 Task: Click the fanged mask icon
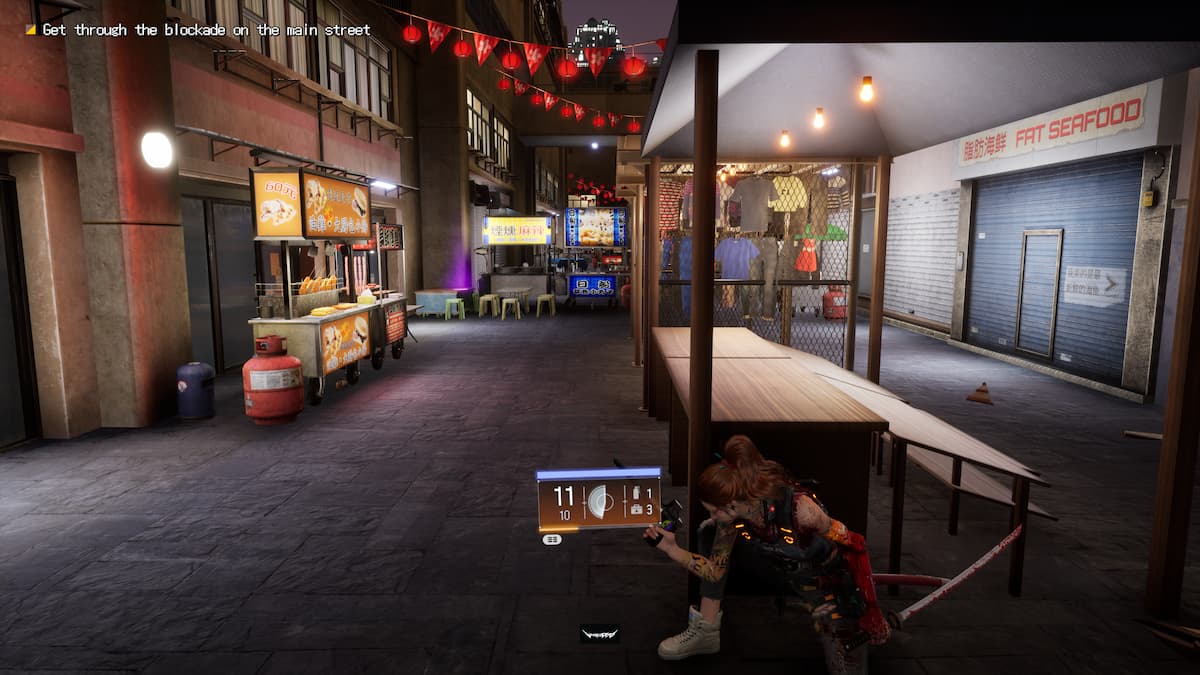[599, 633]
